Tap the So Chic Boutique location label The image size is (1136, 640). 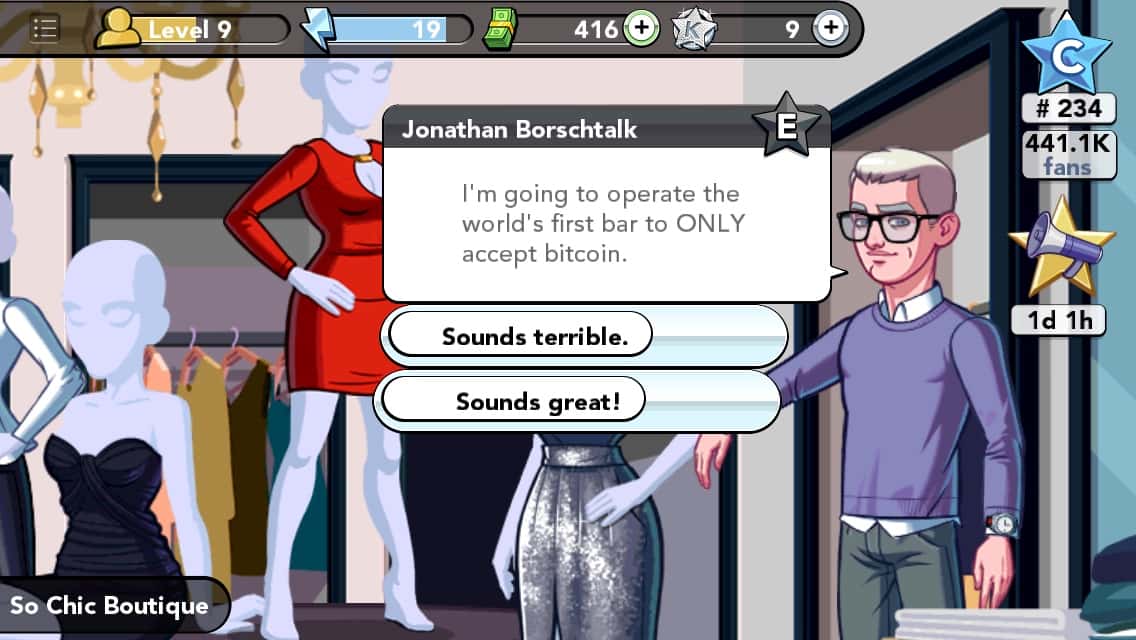110,606
